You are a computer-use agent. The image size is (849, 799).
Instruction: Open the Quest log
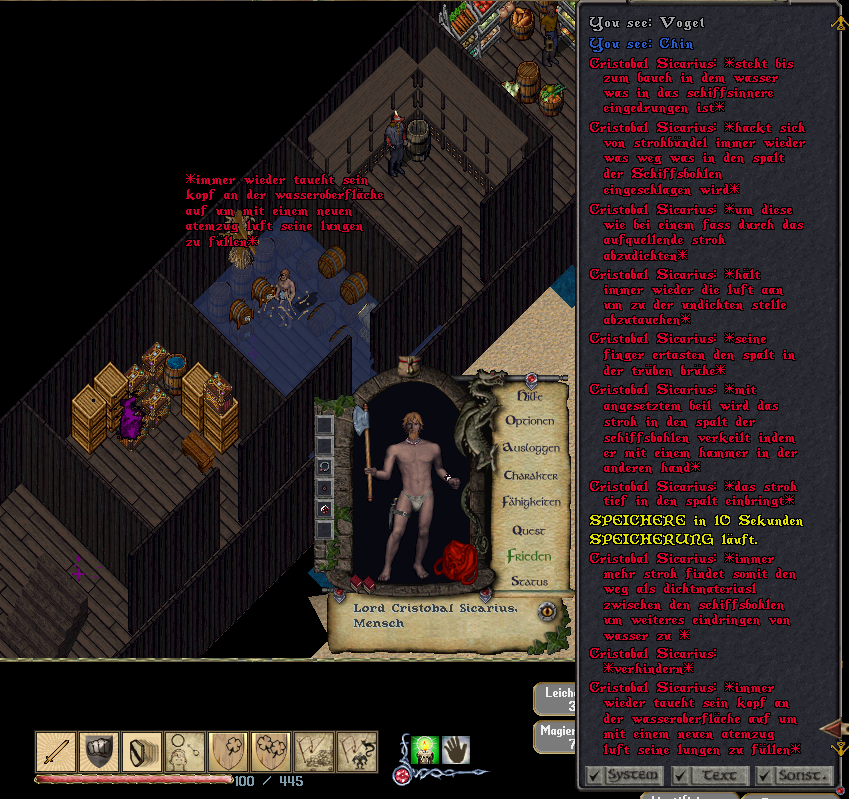point(529,529)
